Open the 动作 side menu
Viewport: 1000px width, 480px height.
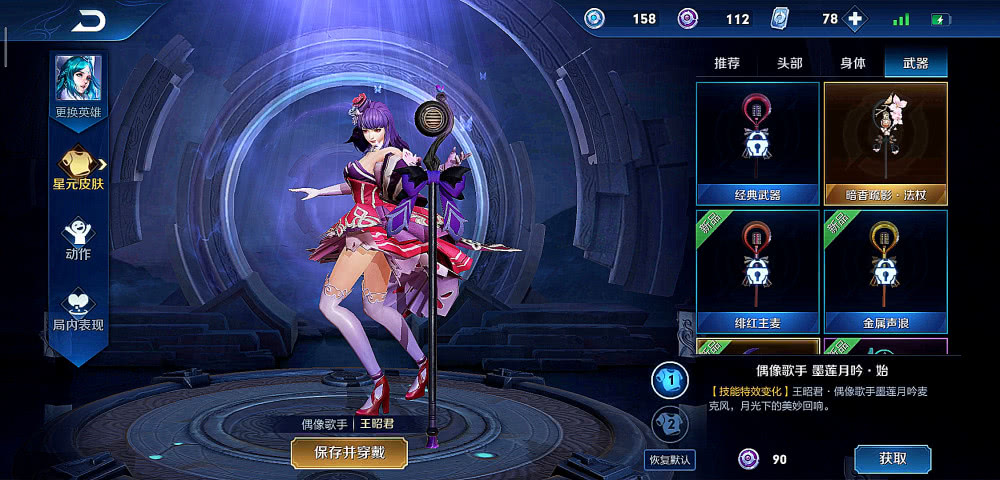(x=78, y=240)
